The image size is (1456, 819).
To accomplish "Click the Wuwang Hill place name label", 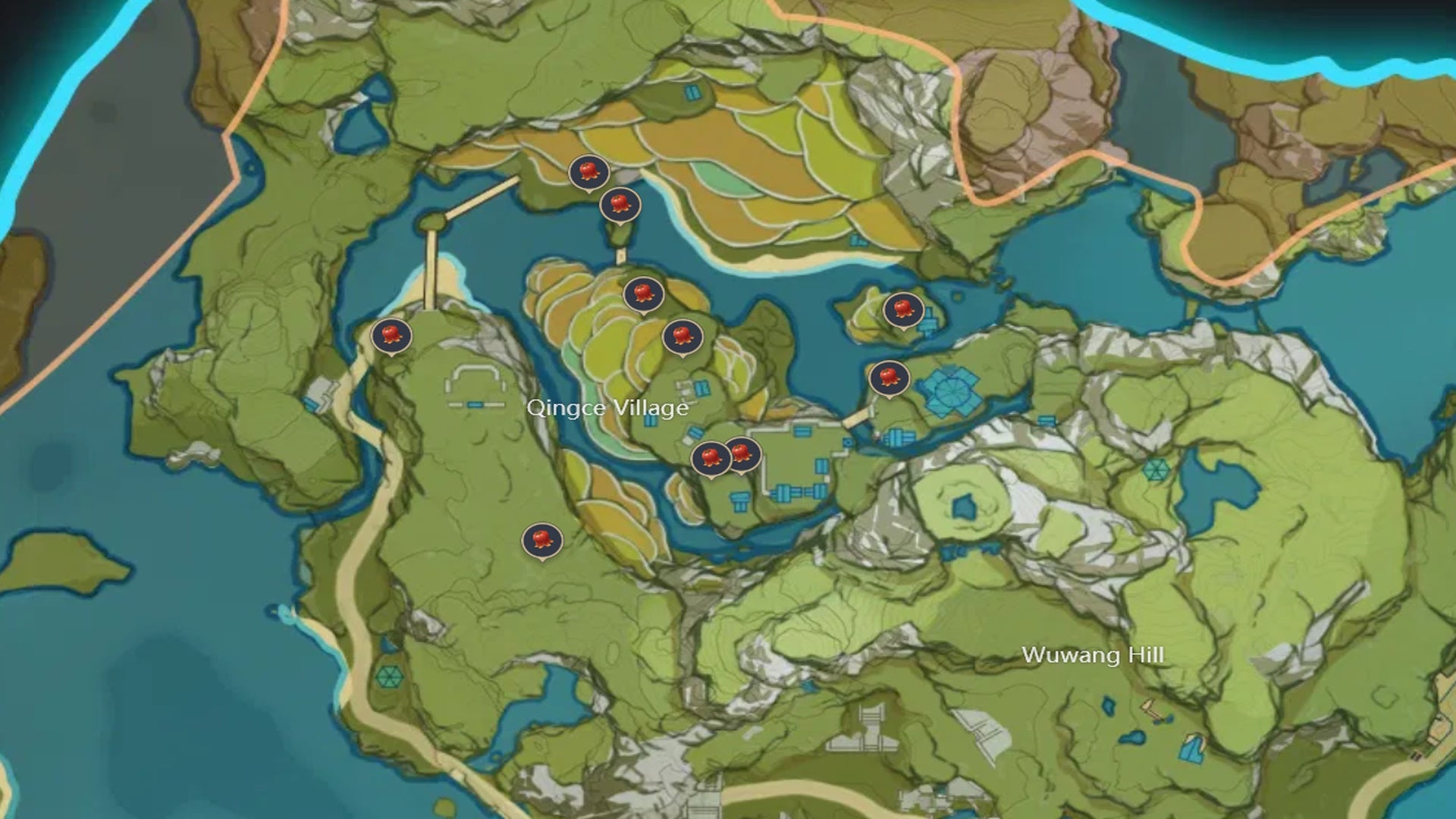I will [x=1095, y=655].
